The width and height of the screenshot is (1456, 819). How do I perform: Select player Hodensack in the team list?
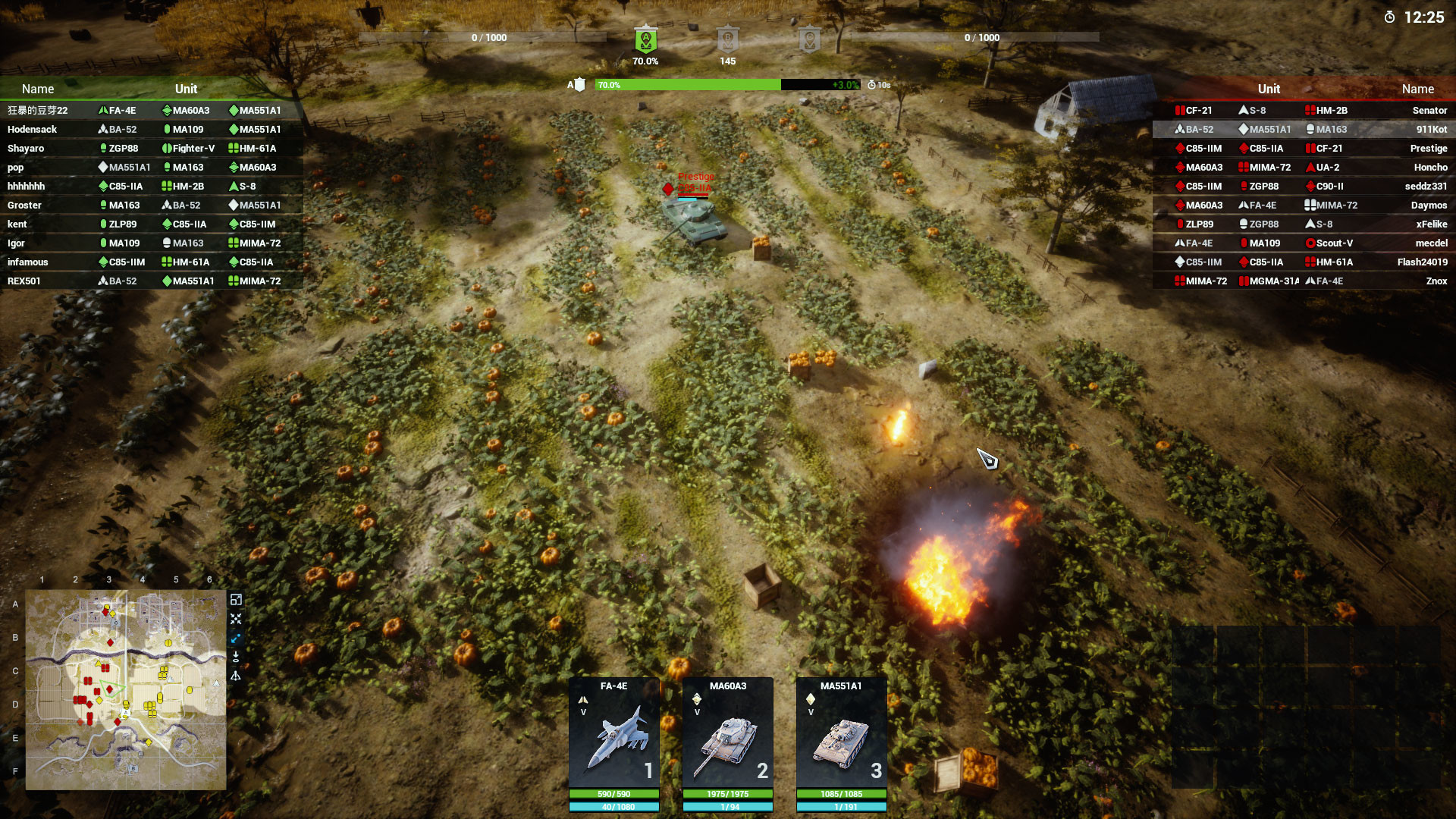click(x=152, y=130)
